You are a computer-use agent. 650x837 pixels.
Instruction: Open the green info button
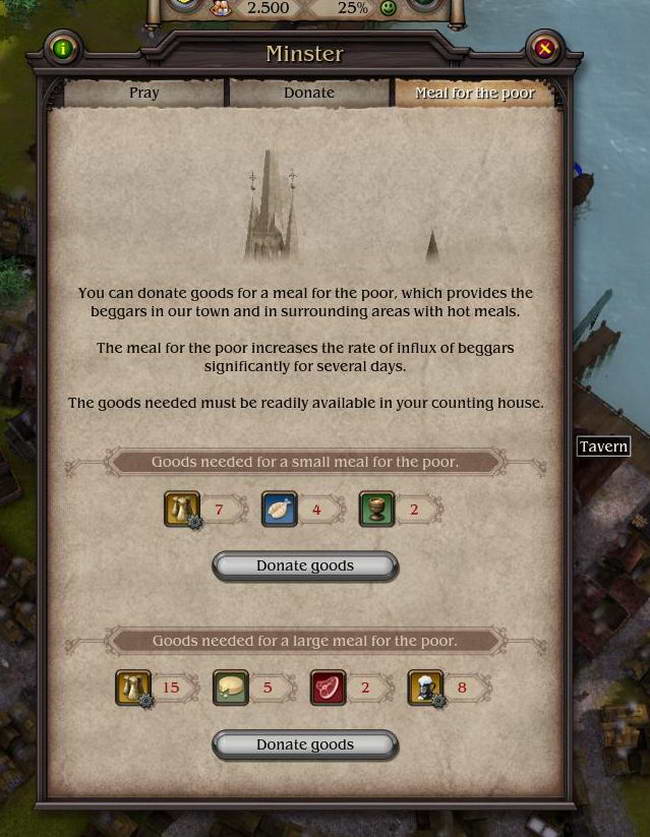click(63, 48)
